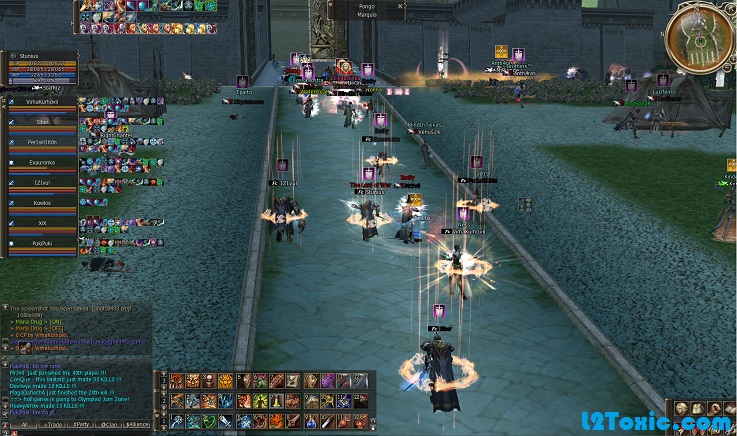Open the $Alliance chat tab

[x=138, y=424]
